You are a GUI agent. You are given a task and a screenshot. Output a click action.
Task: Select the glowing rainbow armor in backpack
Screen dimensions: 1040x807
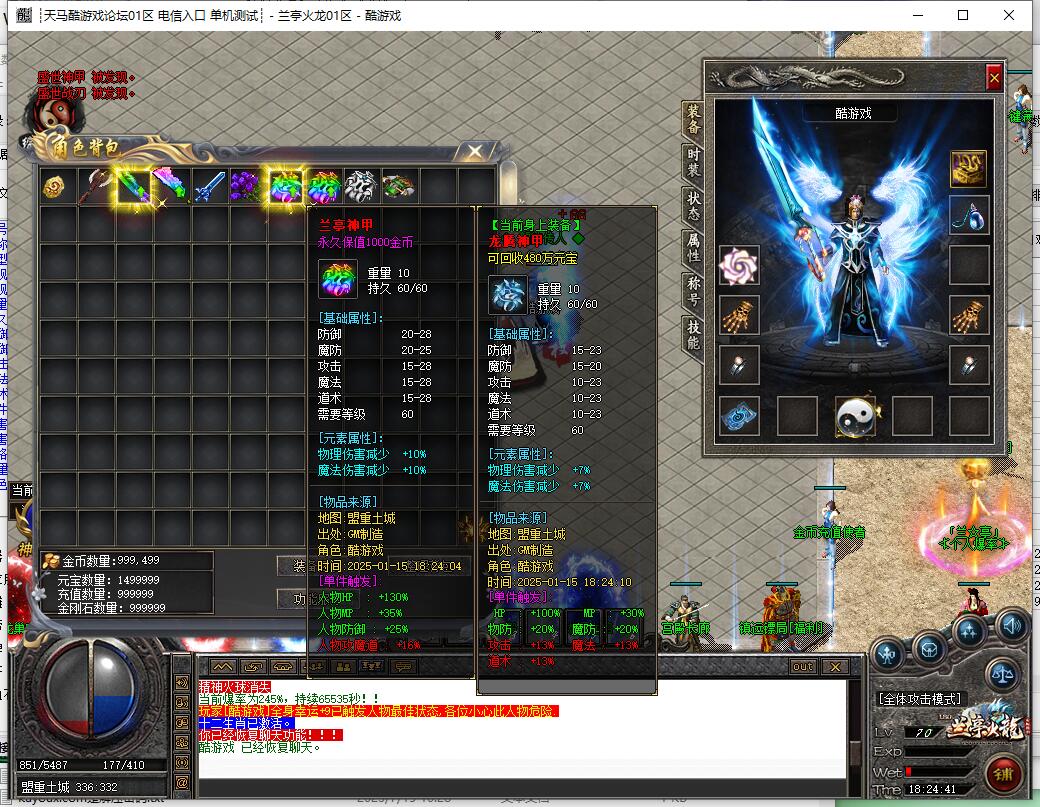[x=286, y=187]
